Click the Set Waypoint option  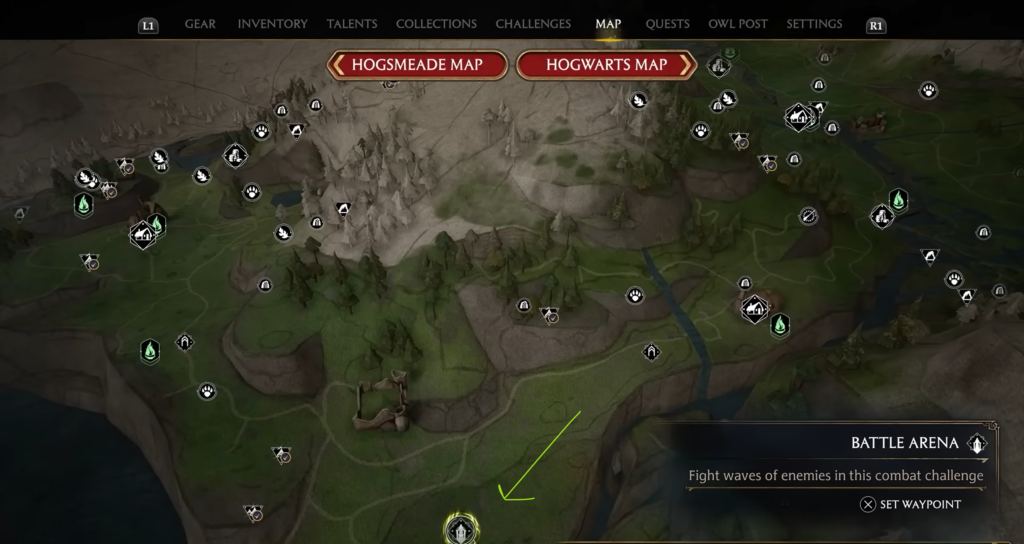coord(911,504)
